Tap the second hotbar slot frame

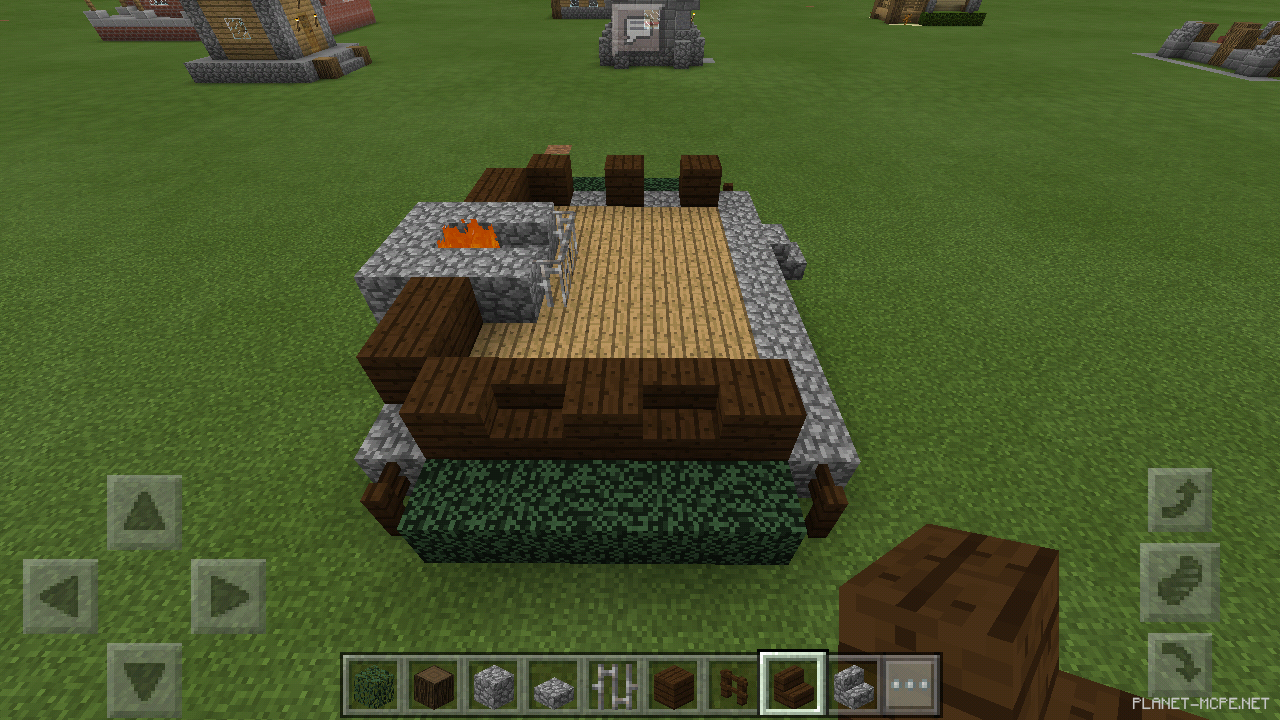[x=433, y=682]
